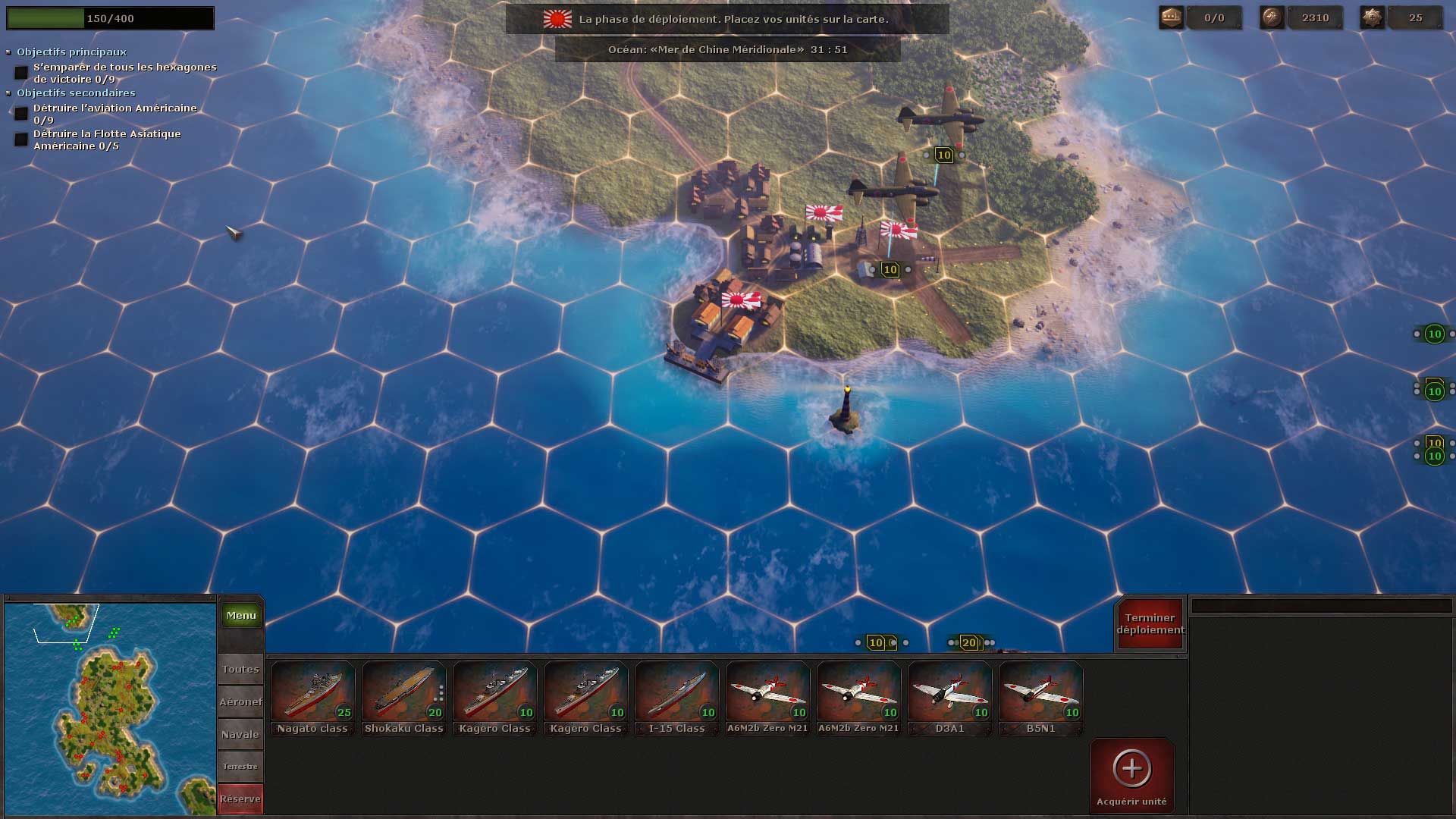Click Terminer déploiement to end deployment
This screenshot has height=819, width=1456.
1150,624
